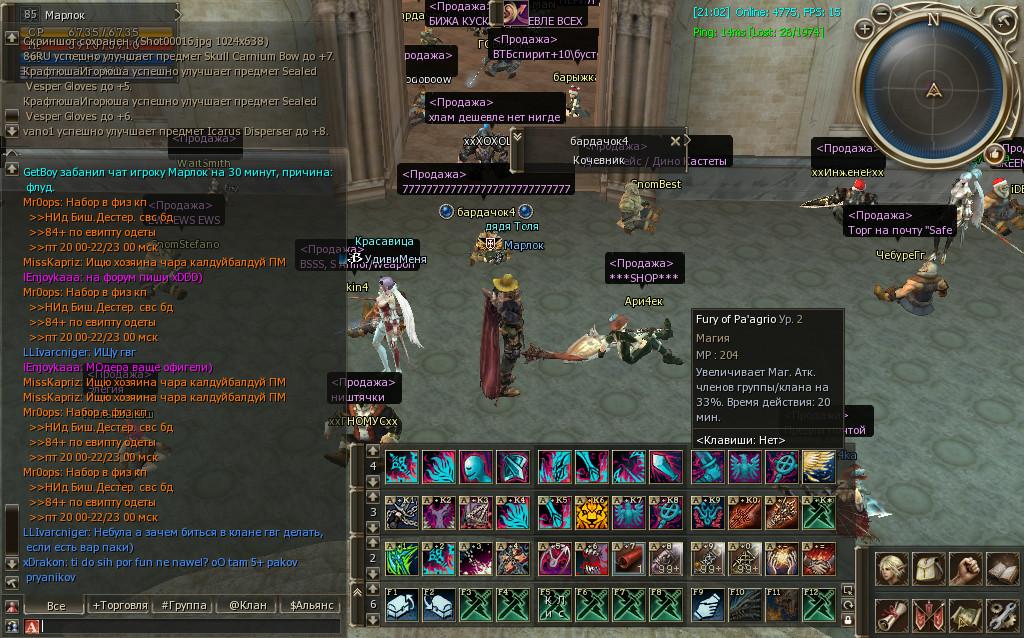This screenshot has height=638, width=1024.
Task: Open the character status portrait icon
Action: [892, 569]
